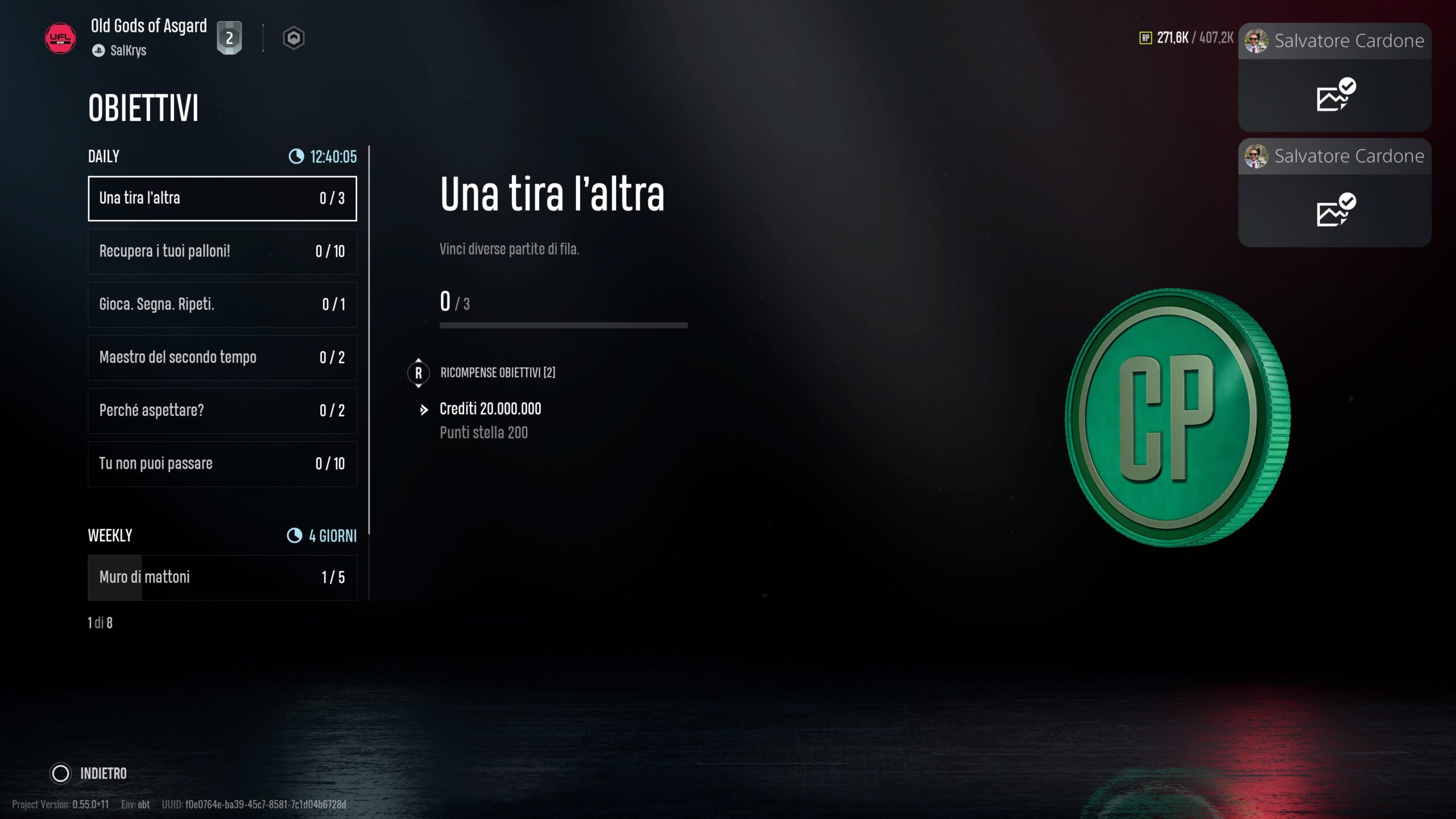The image size is (1456, 819).
Task: Select the 'Una tira l'altra' daily objective
Action: coord(222,198)
